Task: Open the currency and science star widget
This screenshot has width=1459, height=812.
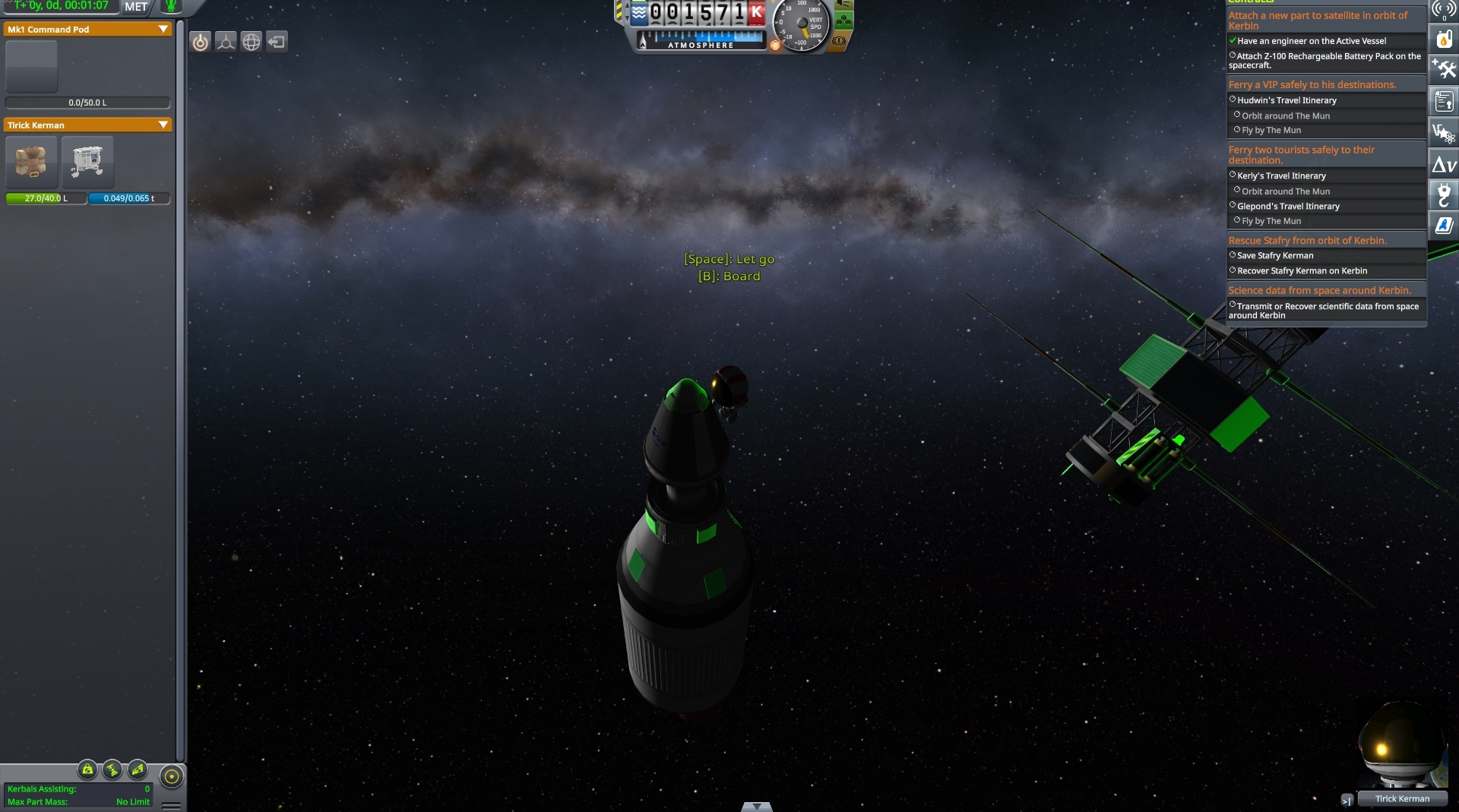Action: 1444,133
